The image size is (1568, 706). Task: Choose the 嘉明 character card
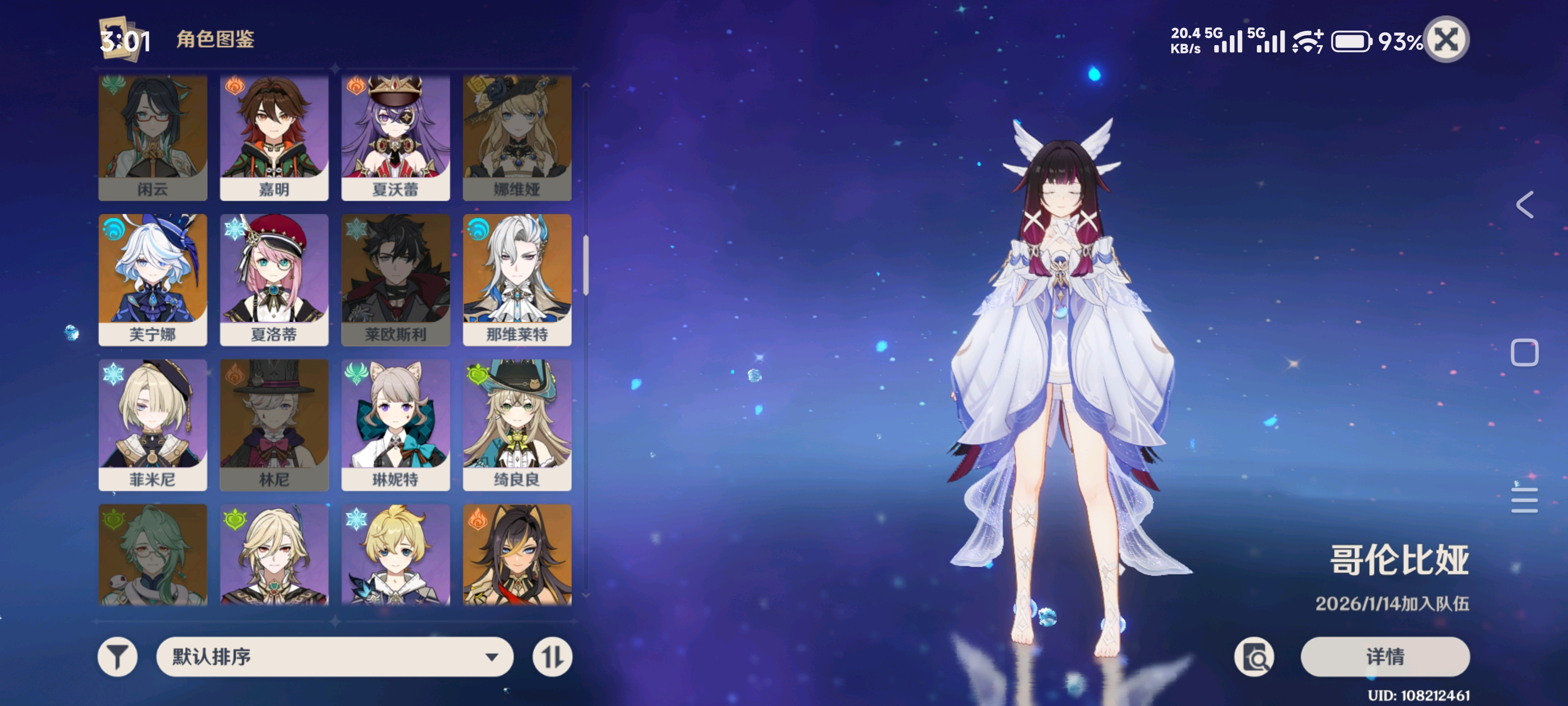click(274, 138)
